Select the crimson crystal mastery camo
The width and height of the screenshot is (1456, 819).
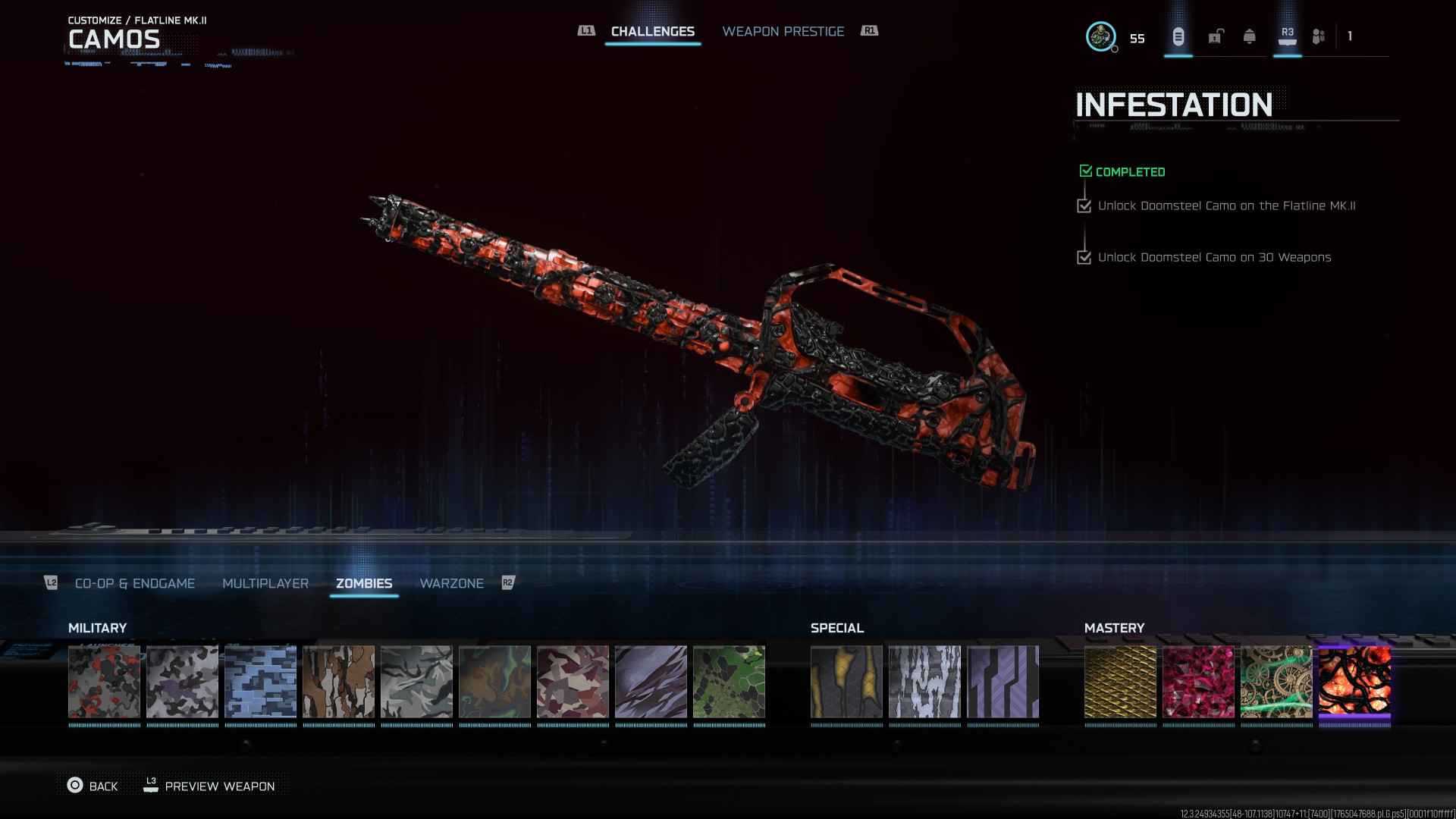pos(1198,682)
